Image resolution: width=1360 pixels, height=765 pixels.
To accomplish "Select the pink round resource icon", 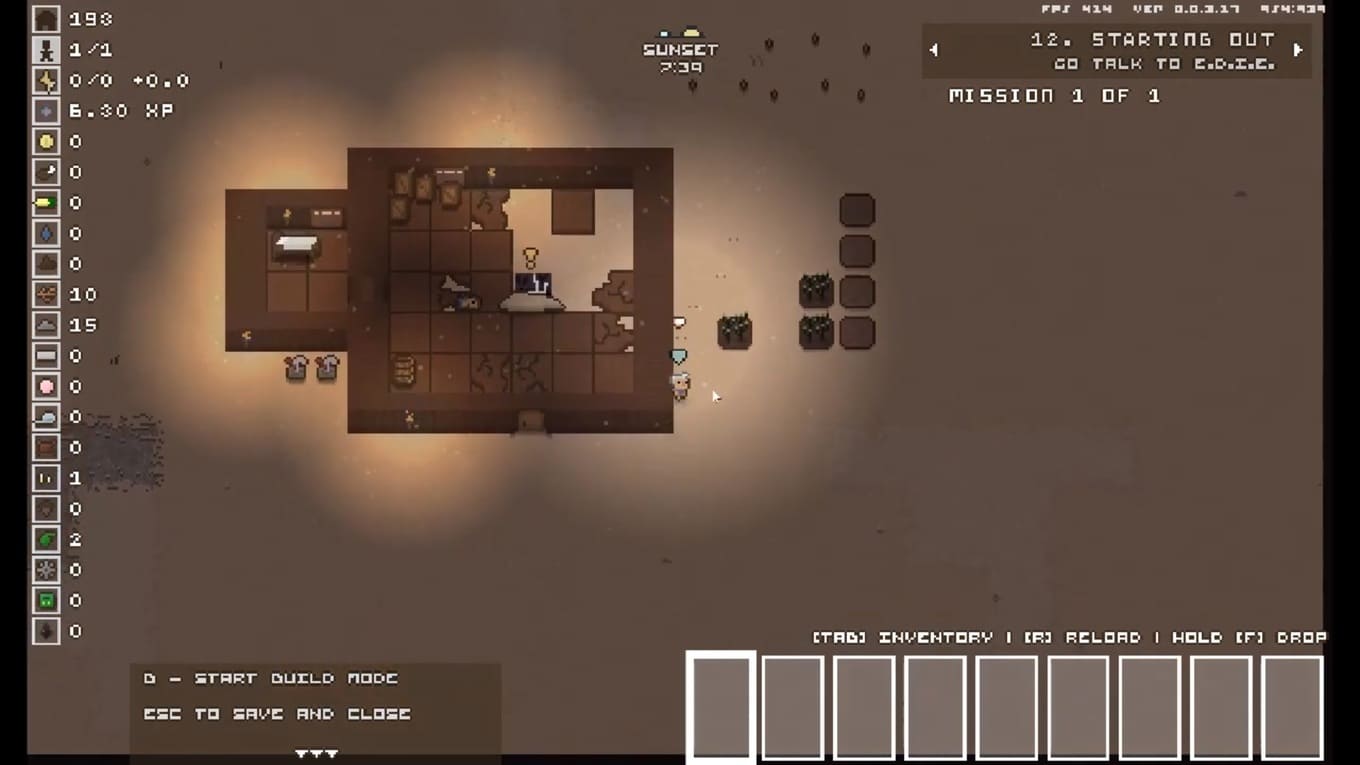I will 46,387.
